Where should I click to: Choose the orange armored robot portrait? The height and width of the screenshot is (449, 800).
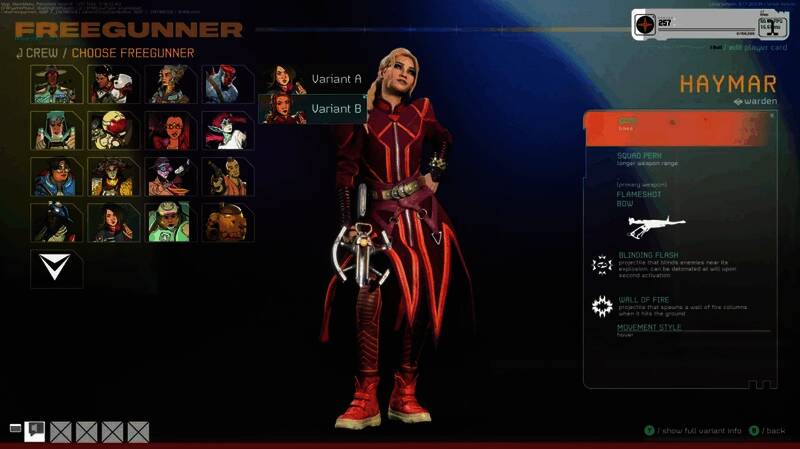coord(227,223)
